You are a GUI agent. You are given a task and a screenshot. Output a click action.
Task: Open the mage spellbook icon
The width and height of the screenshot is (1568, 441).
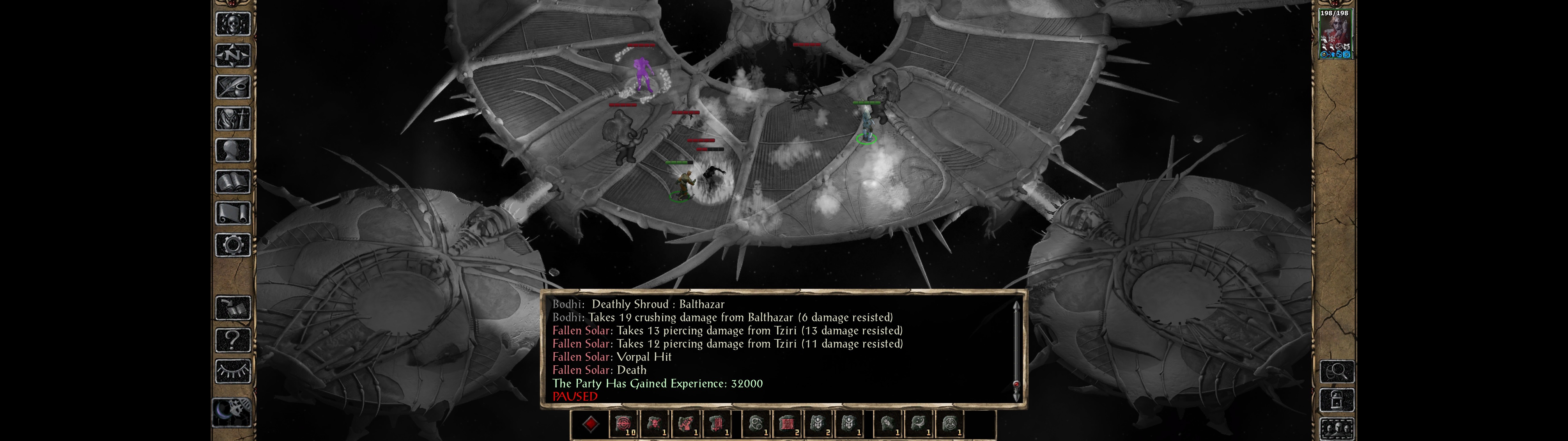click(x=232, y=182)
